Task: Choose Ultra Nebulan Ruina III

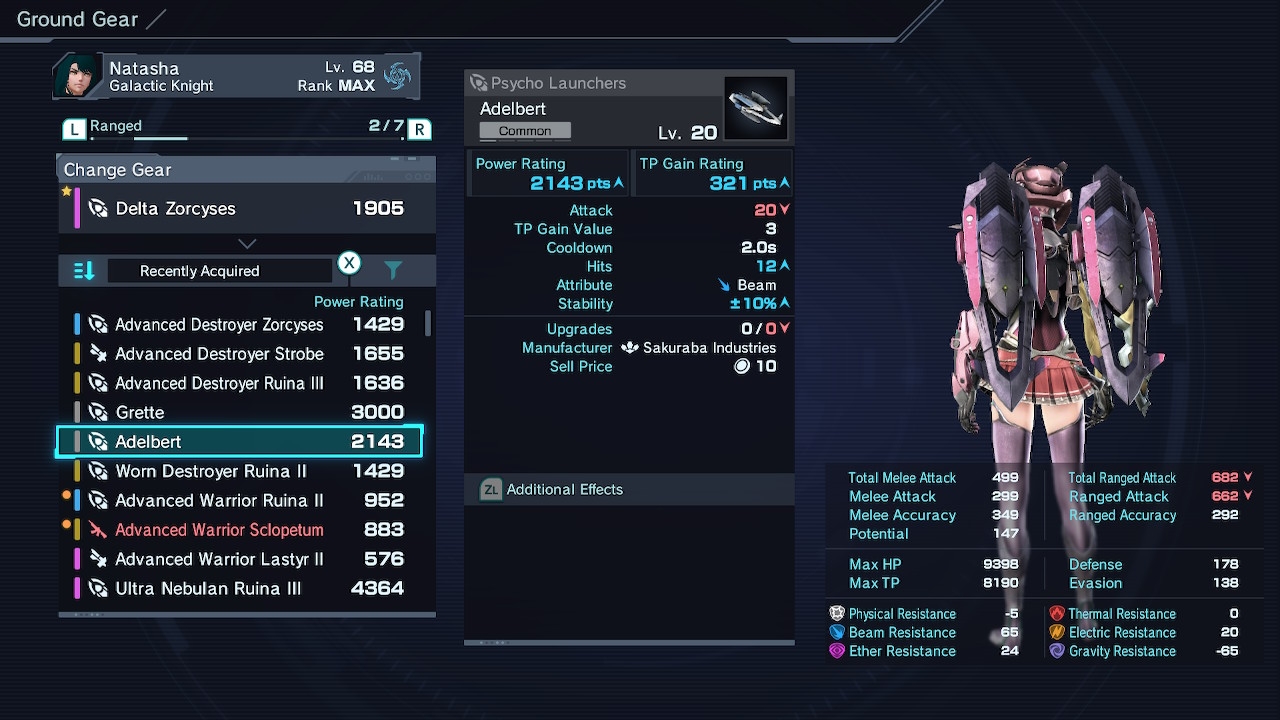Action: point(240,588)
